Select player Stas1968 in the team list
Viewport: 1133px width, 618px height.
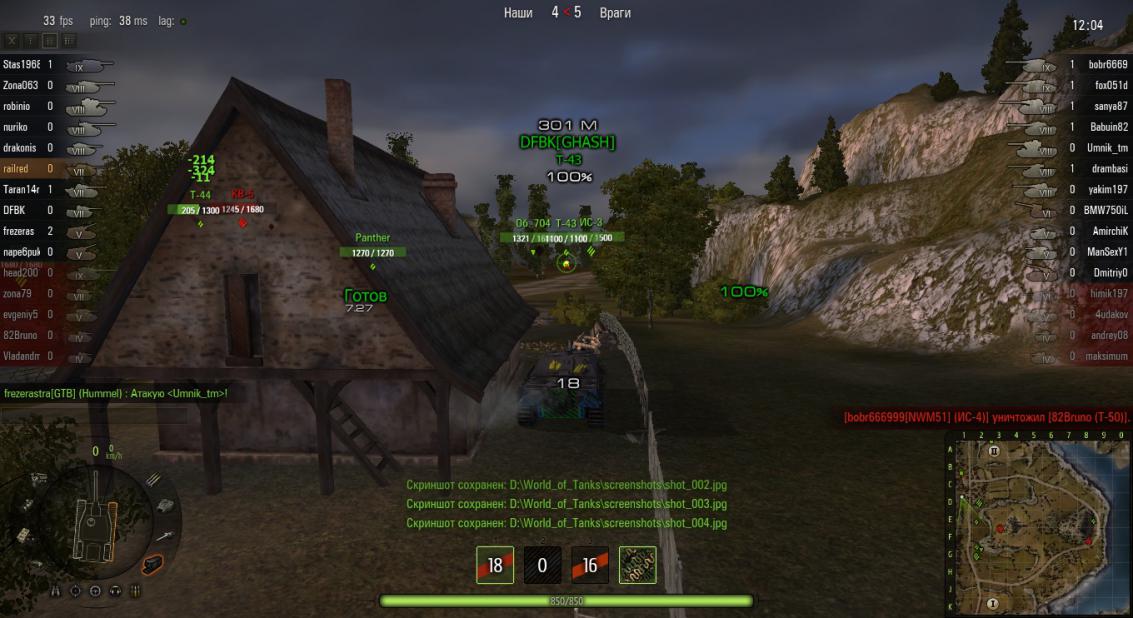[21, 64]
